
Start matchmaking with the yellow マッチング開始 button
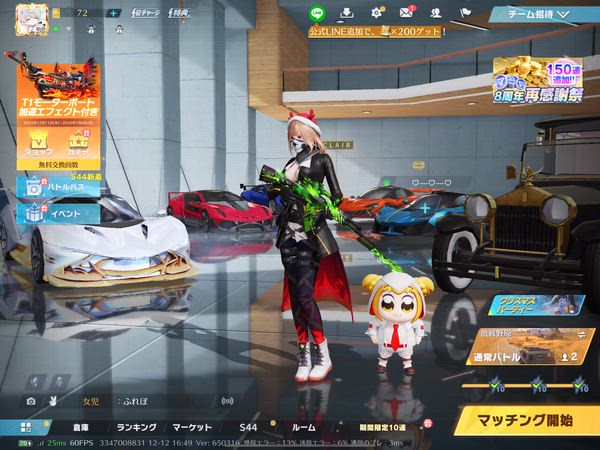(523, 418)
